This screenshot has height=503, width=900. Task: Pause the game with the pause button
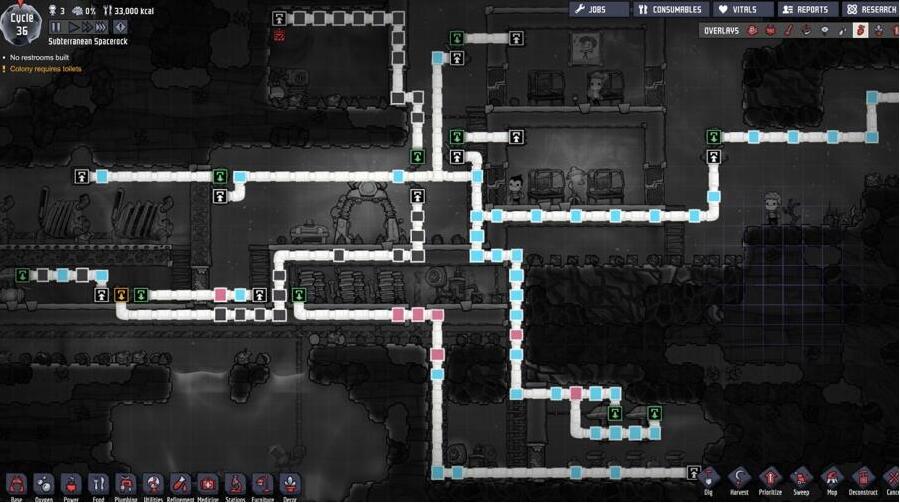[56, 27]
